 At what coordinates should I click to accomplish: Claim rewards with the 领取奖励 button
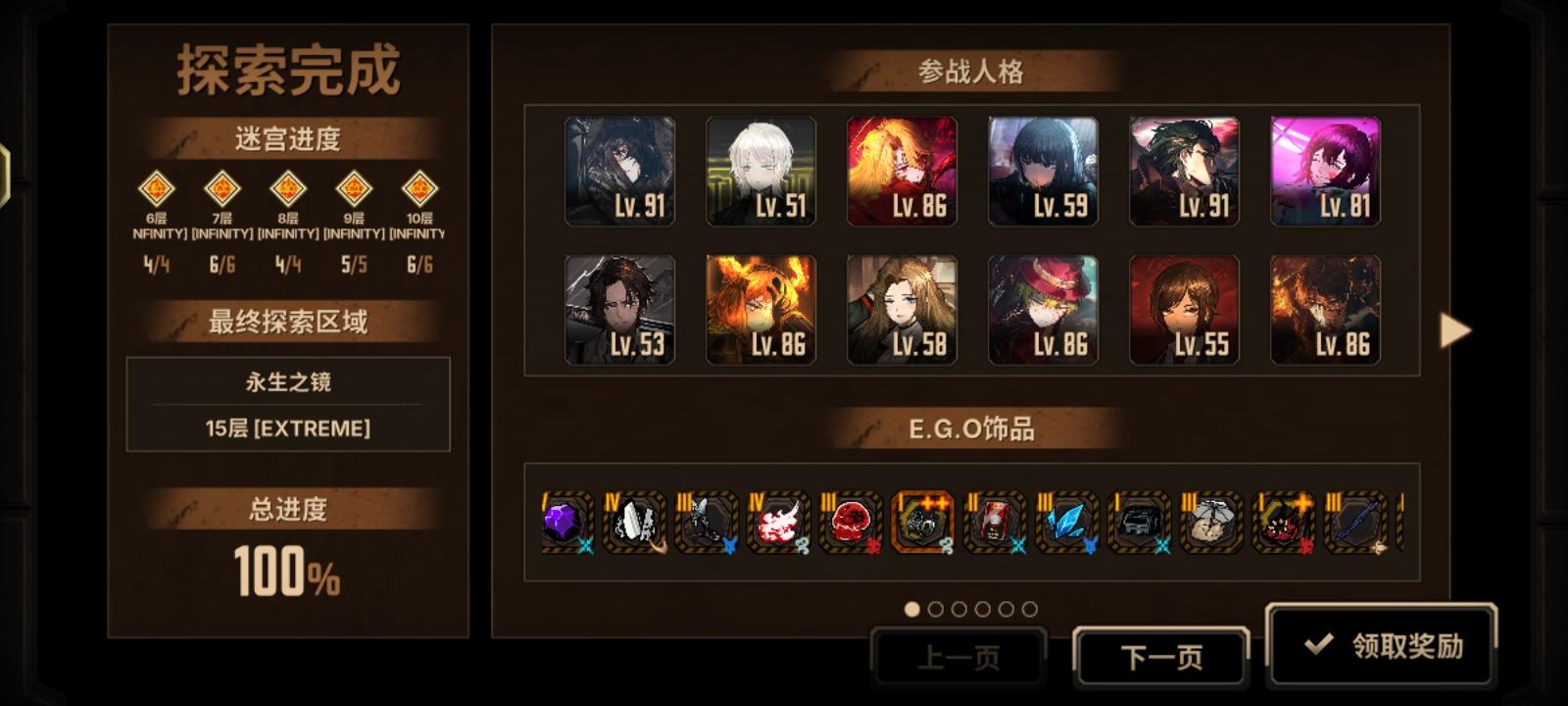[1380, 647]
